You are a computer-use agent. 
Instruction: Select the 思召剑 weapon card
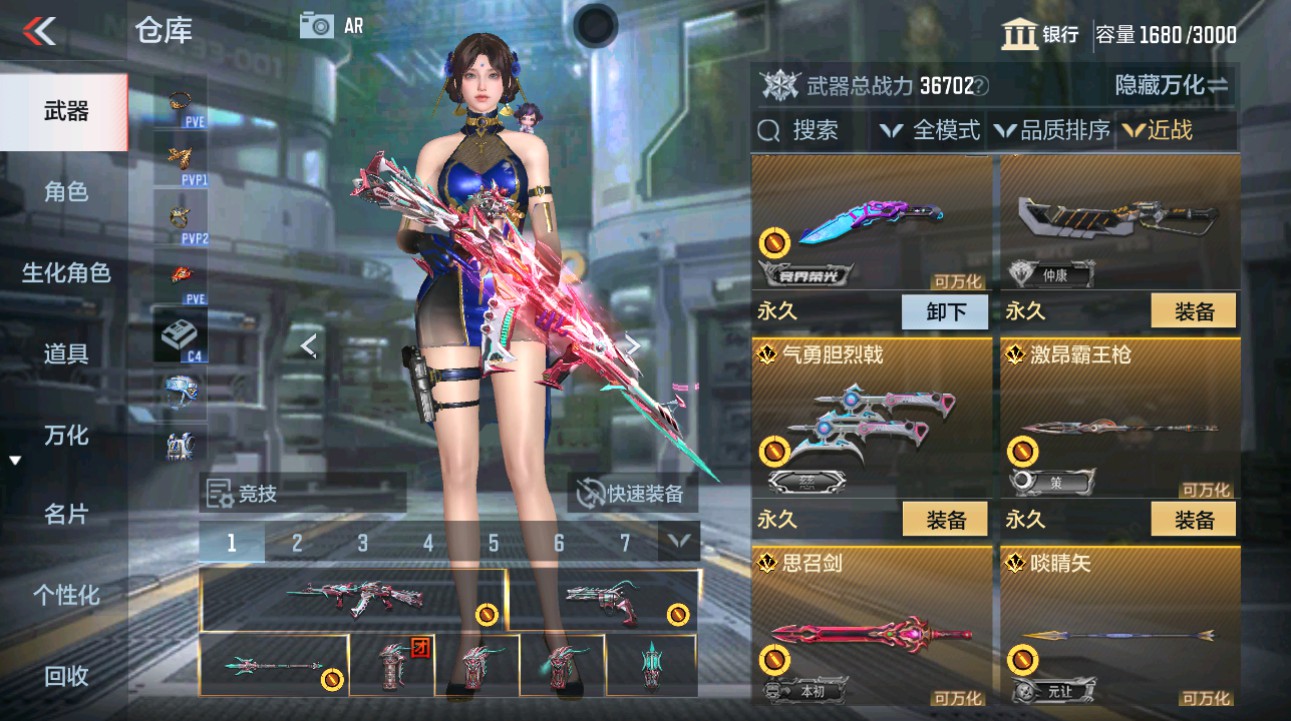(x=871, y=630)
